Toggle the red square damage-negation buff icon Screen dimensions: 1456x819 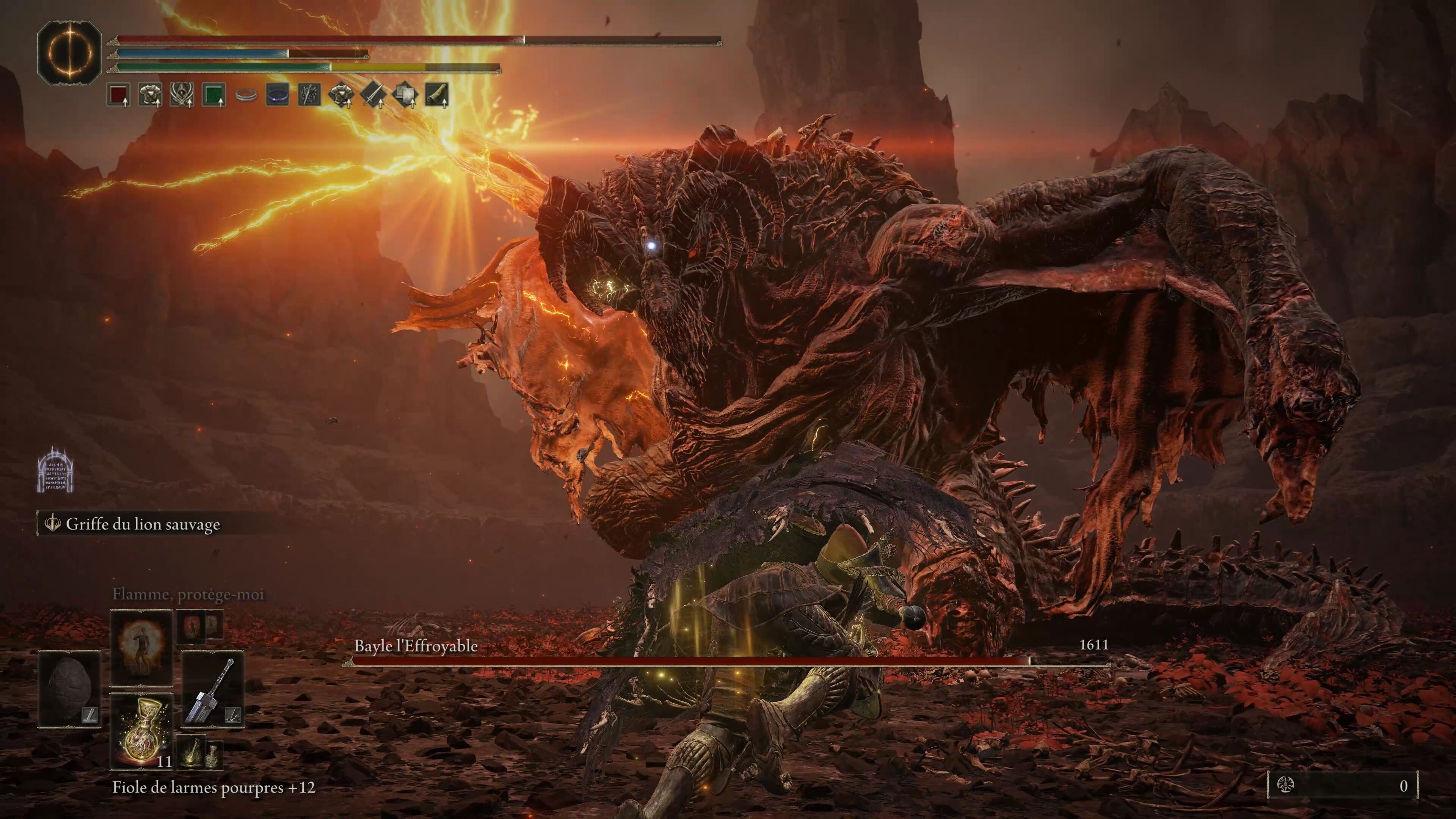tap(118, 96)
